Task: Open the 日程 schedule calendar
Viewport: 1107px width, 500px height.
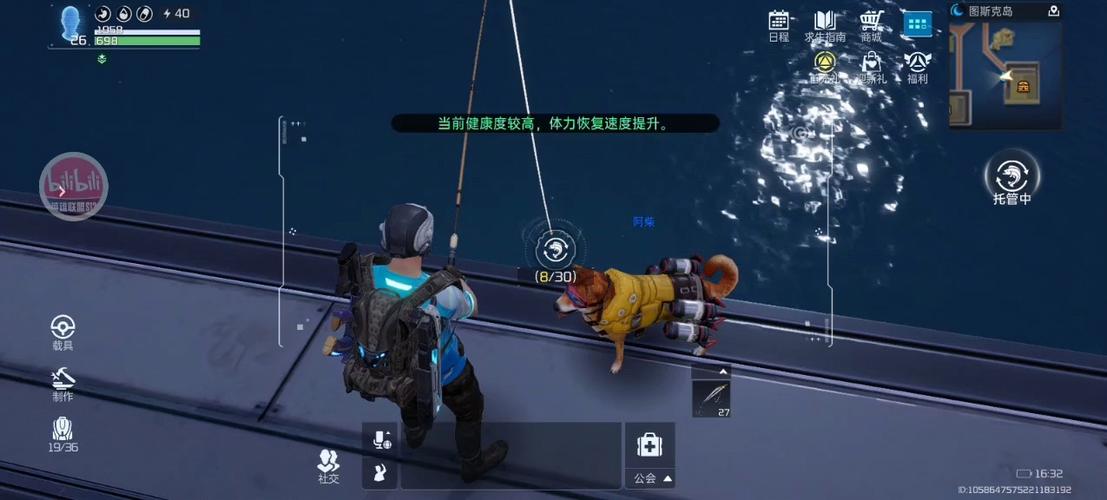Action: pos(779,25)
